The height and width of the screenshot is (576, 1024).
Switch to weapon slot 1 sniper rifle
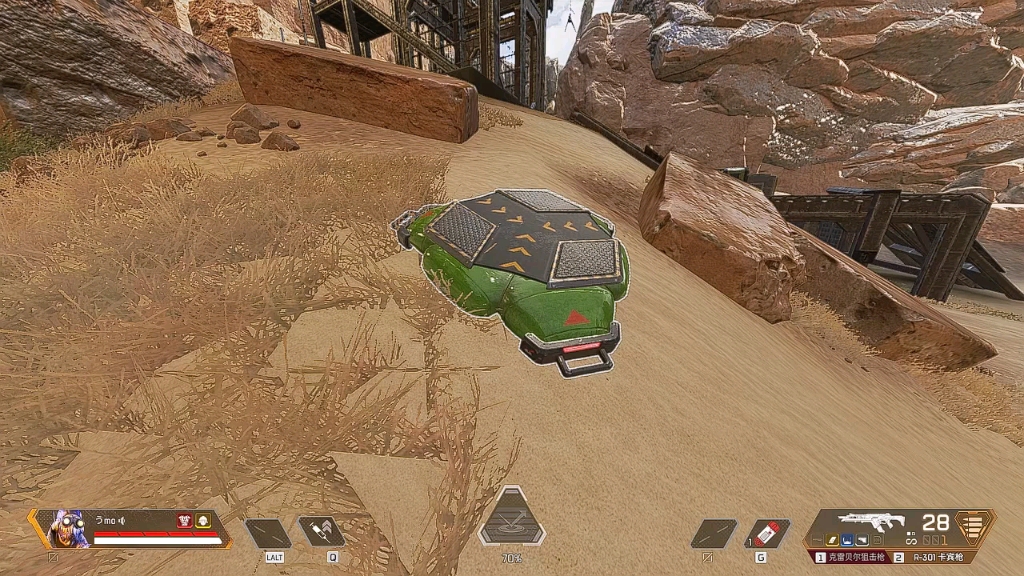(852, 557)
